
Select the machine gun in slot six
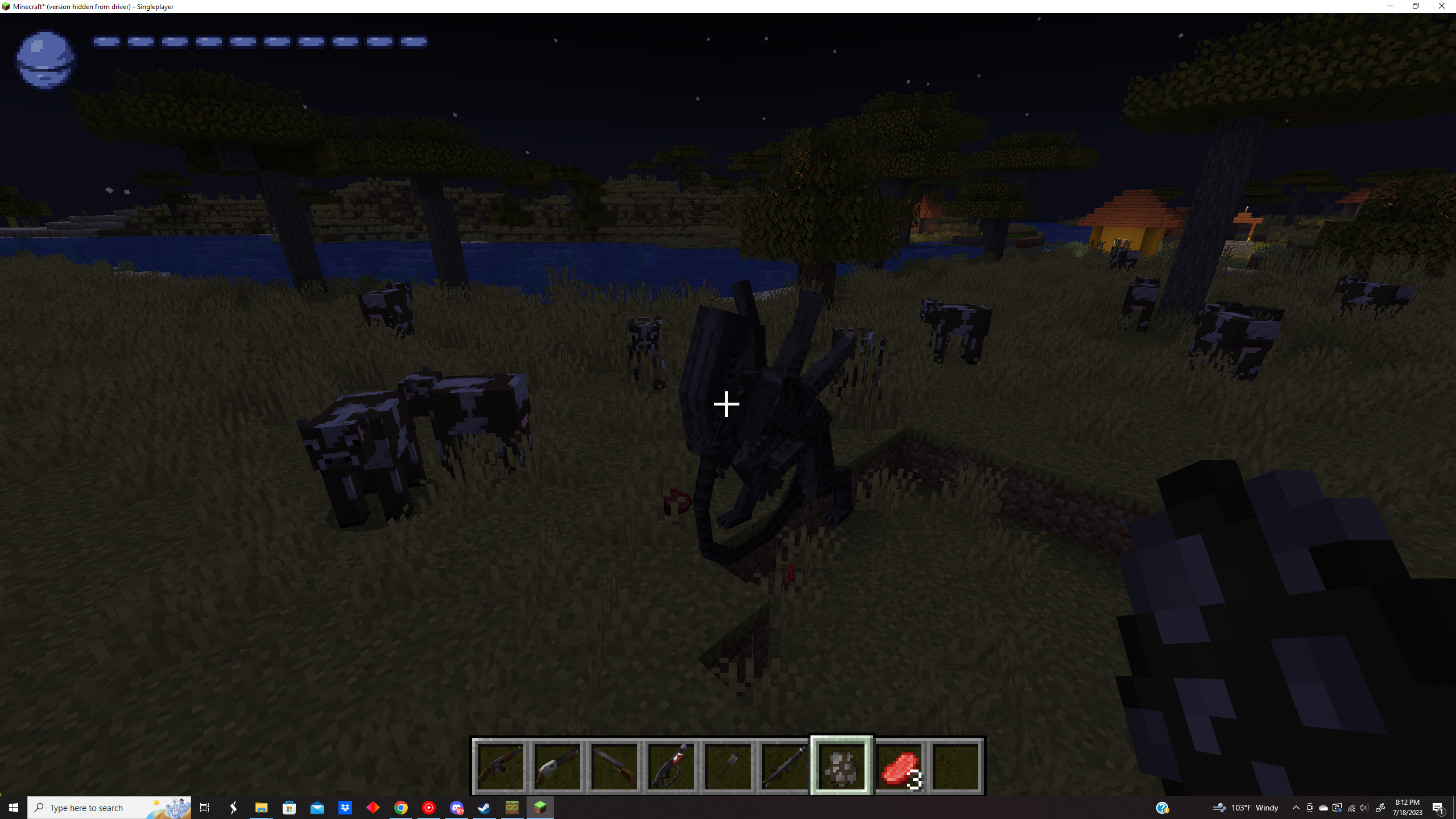coord(785,765)
